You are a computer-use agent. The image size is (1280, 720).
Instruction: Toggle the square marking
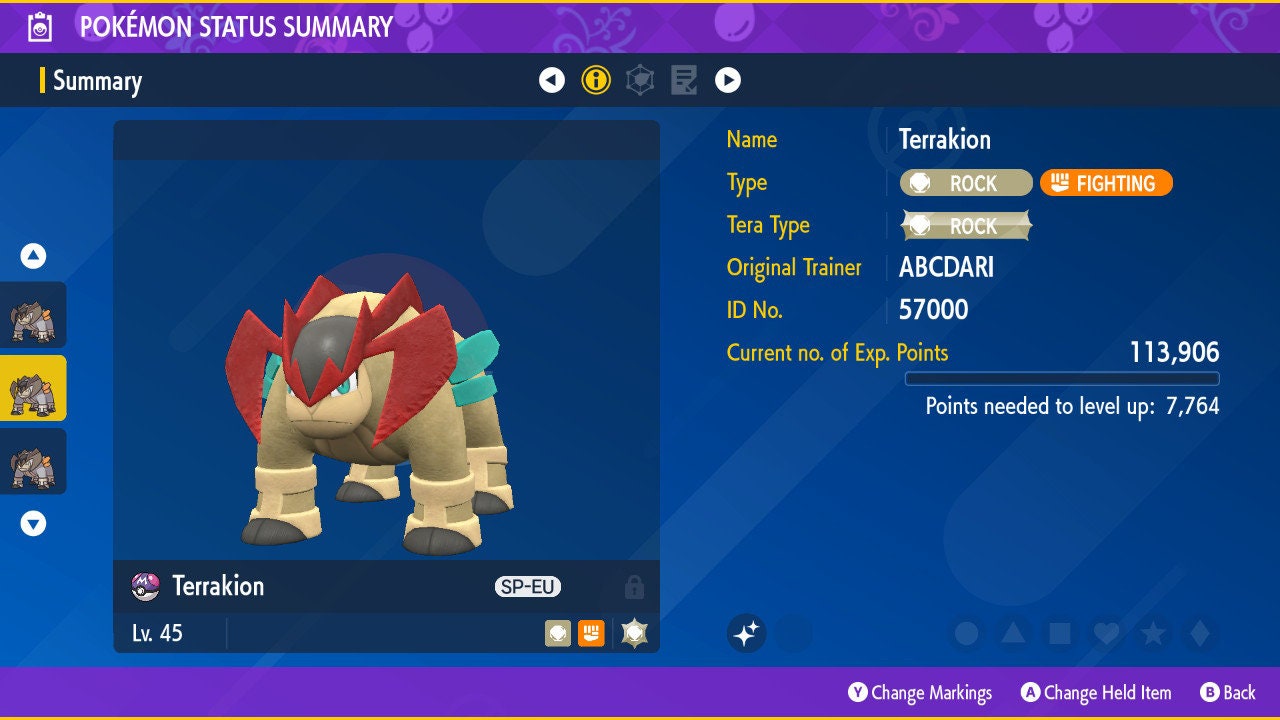click(1059, 633)
